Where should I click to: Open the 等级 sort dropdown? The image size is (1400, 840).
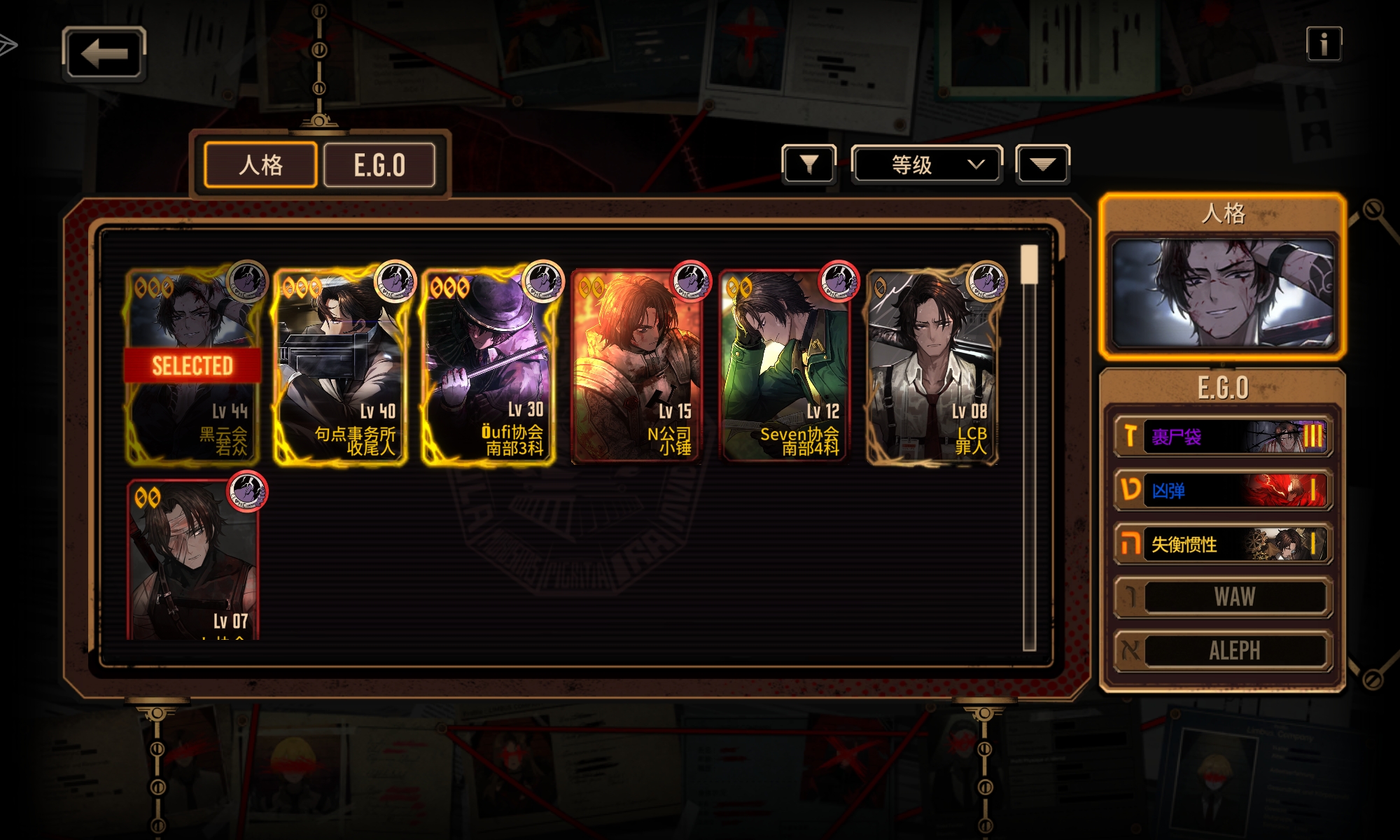(x=926, y=164)
